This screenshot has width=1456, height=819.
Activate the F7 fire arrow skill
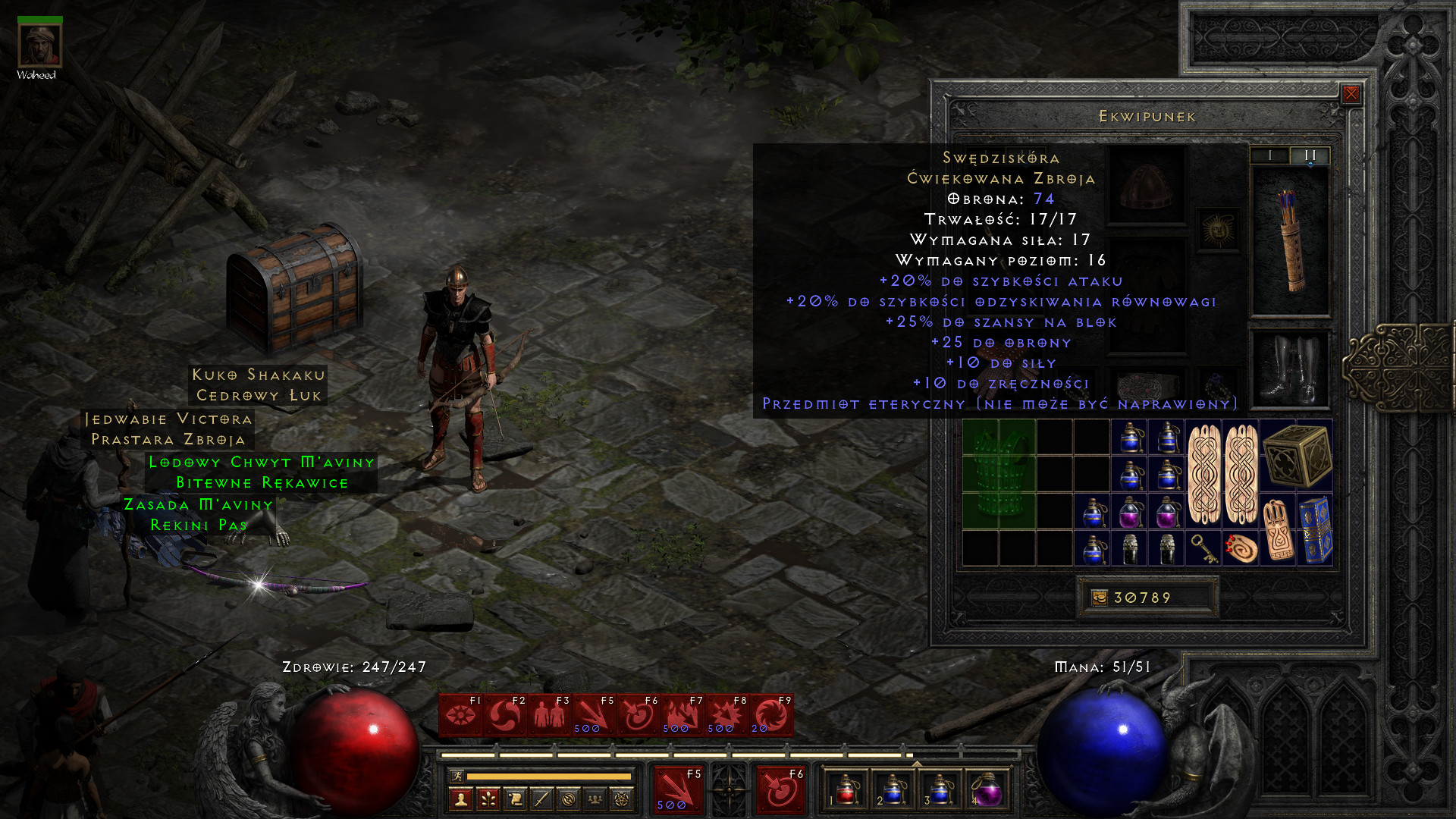point(682,714)
